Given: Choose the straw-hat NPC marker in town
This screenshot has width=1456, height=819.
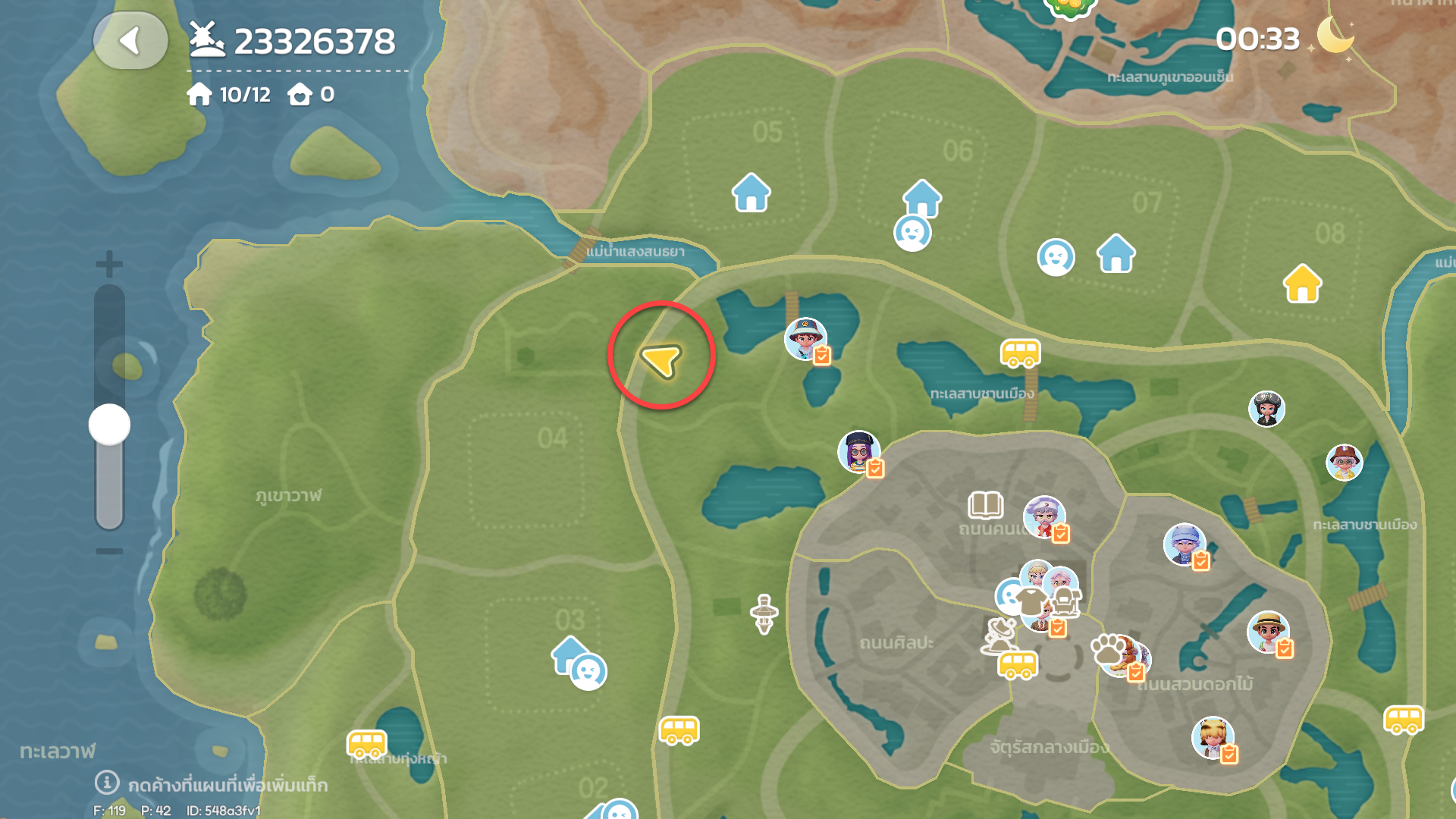Looking at the screenshot, I should click(1267, 631).
